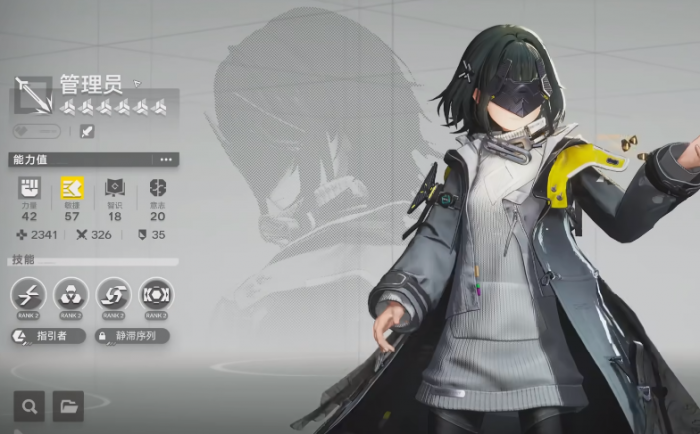Screen dimensions: 700x434
Task: Select the highlighted yellow 敏捷 attribute icon
Action: (72, 188)
